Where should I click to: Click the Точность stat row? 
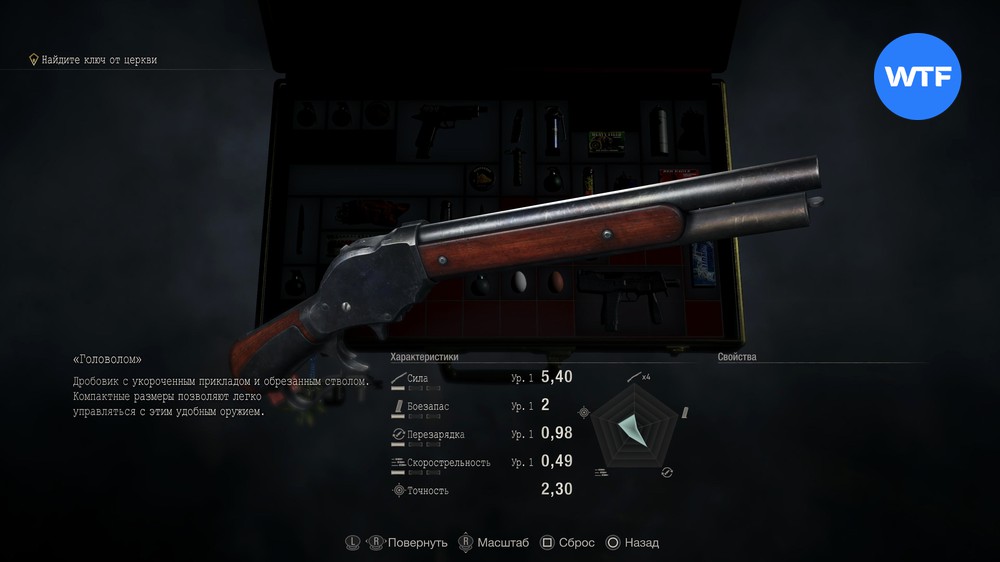[x=482, y=490]
